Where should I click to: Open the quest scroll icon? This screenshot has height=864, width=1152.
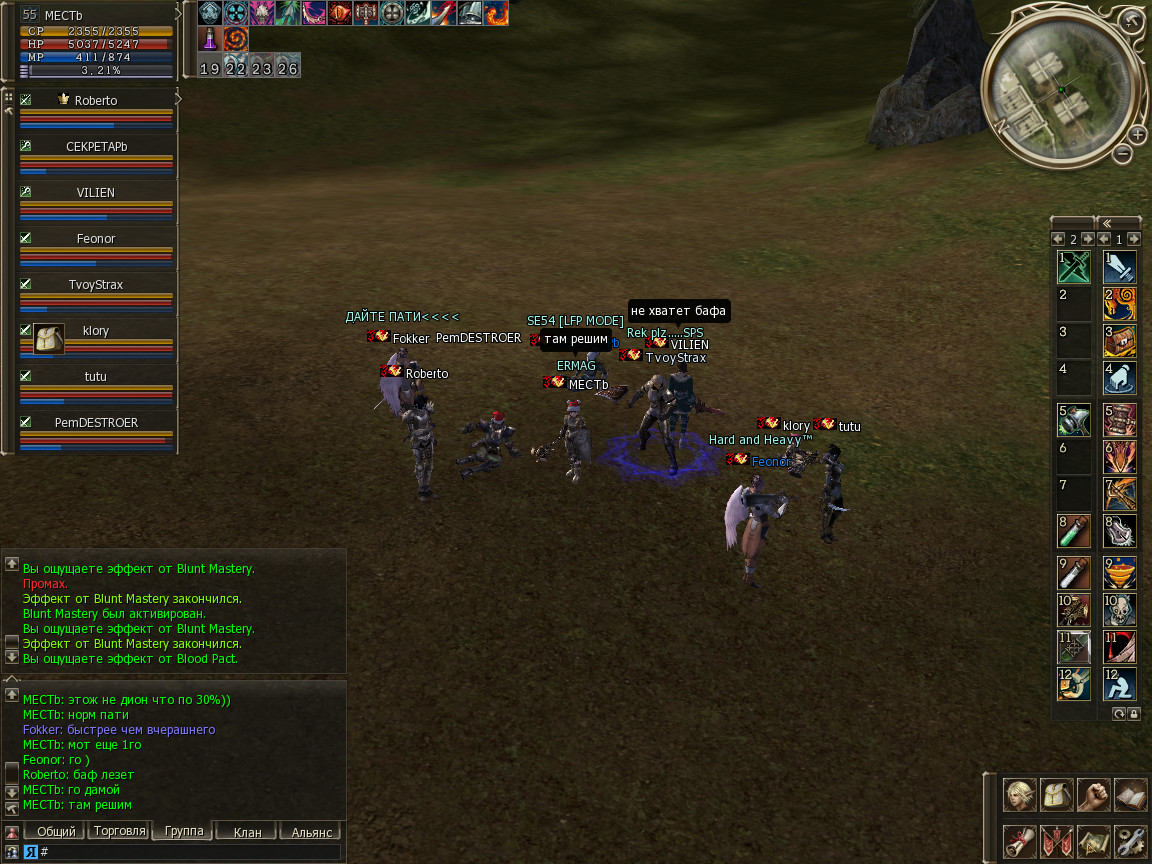point(1020,841)
